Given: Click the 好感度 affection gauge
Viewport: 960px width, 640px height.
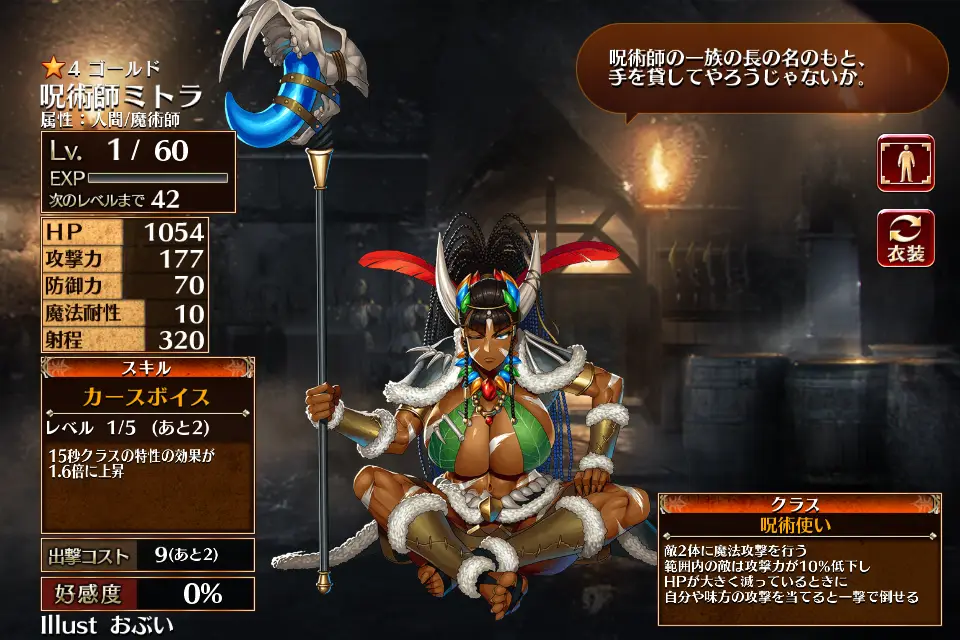Looking at the screenshot, I should [x=147, y=594].
